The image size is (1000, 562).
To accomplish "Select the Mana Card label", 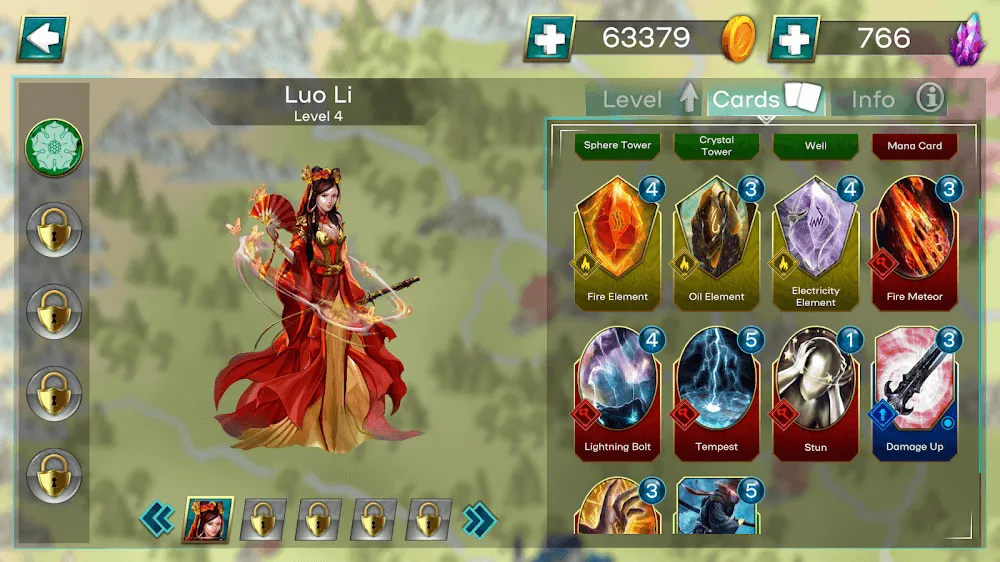I will tap(914, 146).
